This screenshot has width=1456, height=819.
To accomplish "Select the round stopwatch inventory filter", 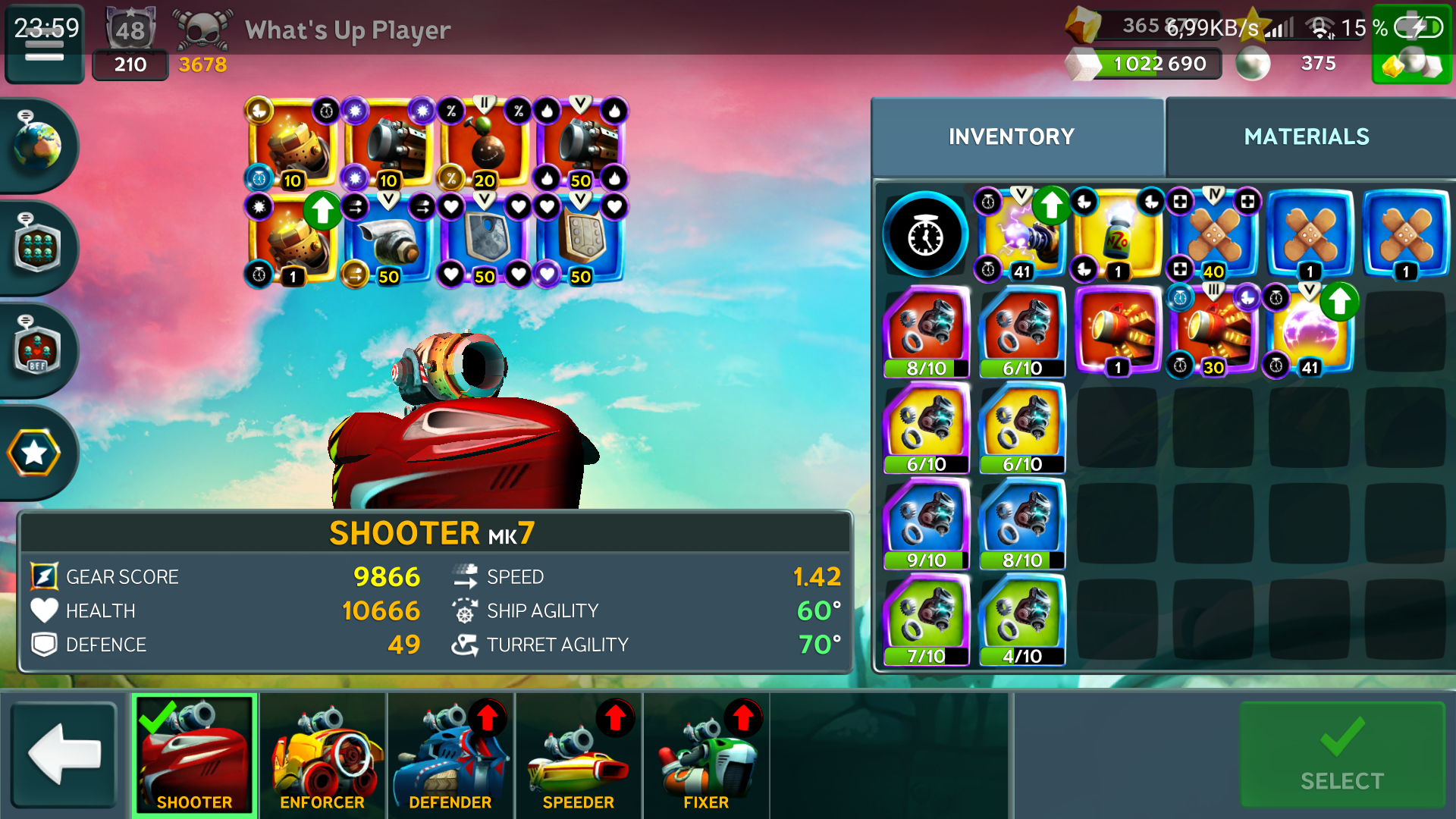I will coord(925,235).
